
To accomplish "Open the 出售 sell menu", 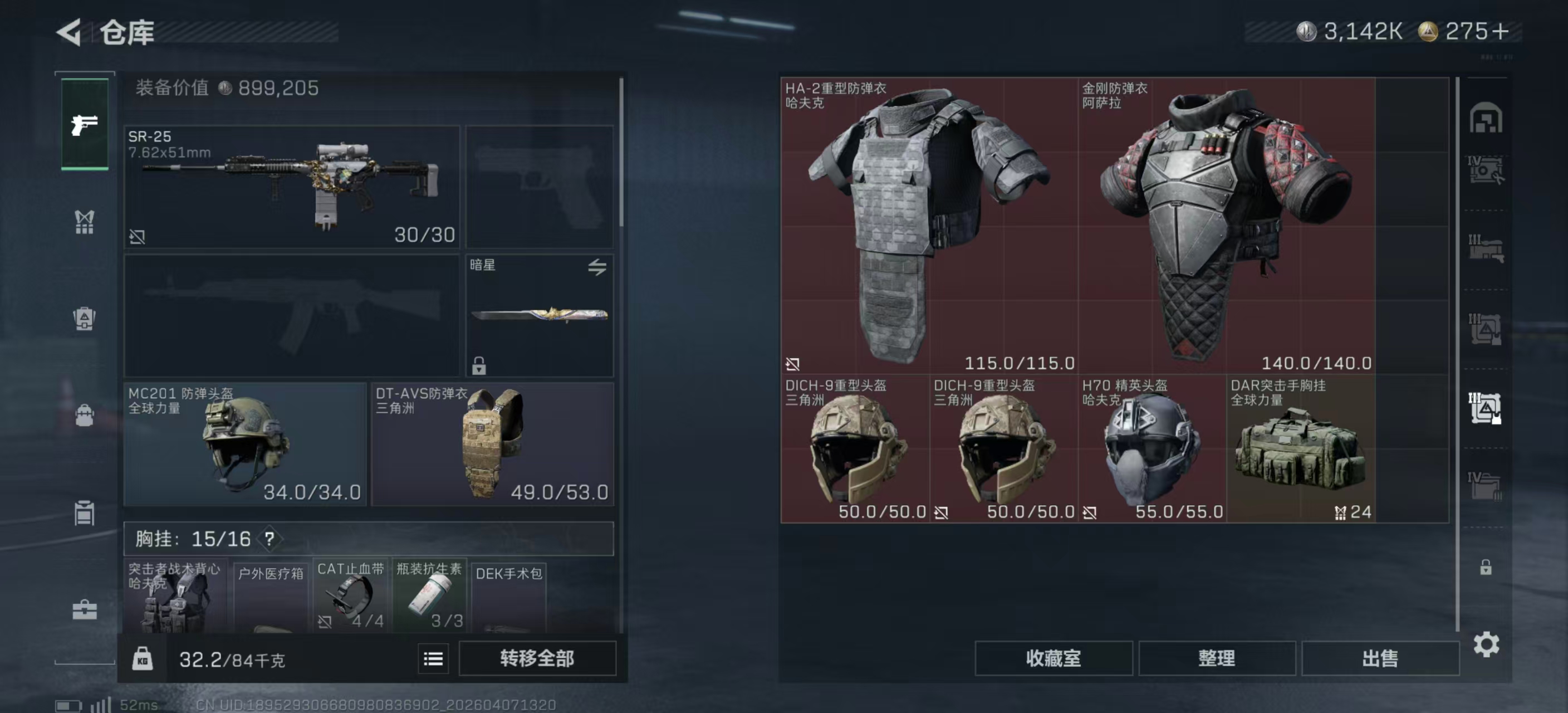I will (1380, 658).
